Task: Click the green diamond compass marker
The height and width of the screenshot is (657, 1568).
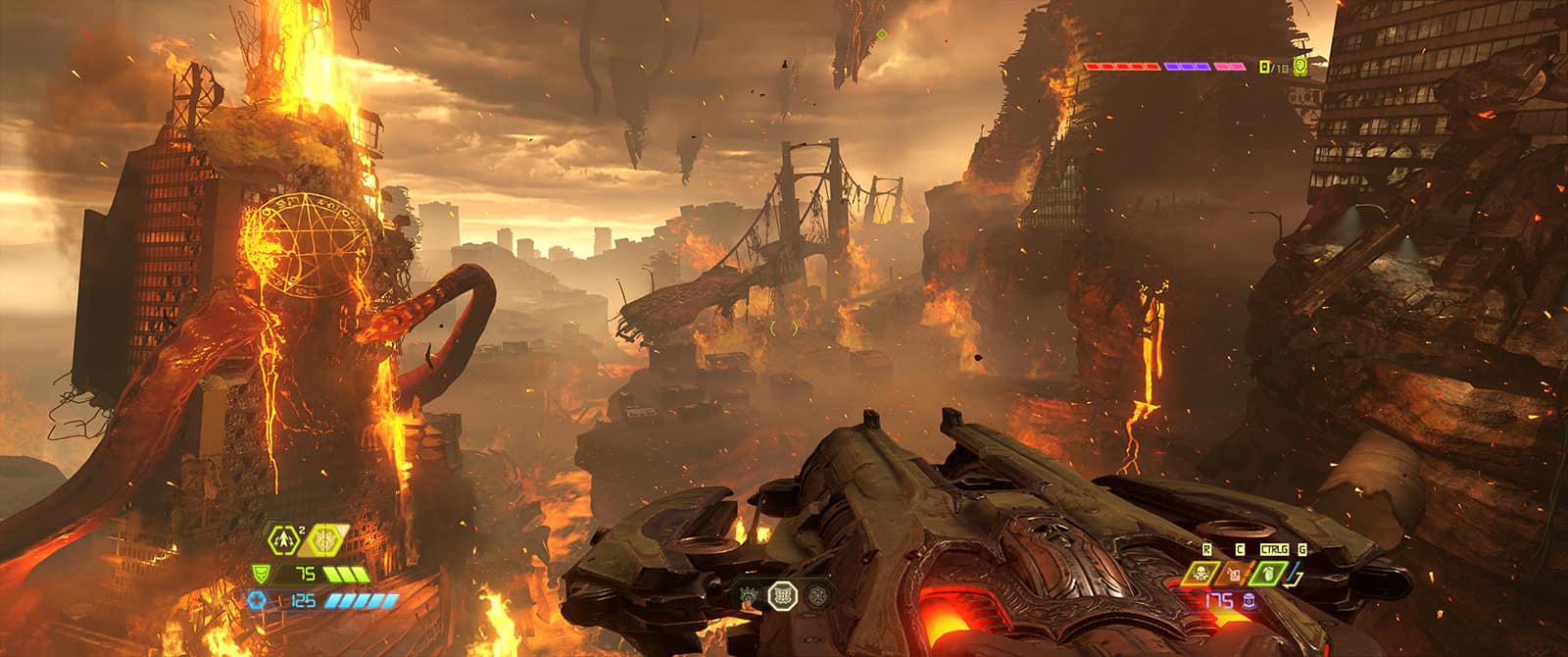Action: pyautogui.click(x=881, y=34)
